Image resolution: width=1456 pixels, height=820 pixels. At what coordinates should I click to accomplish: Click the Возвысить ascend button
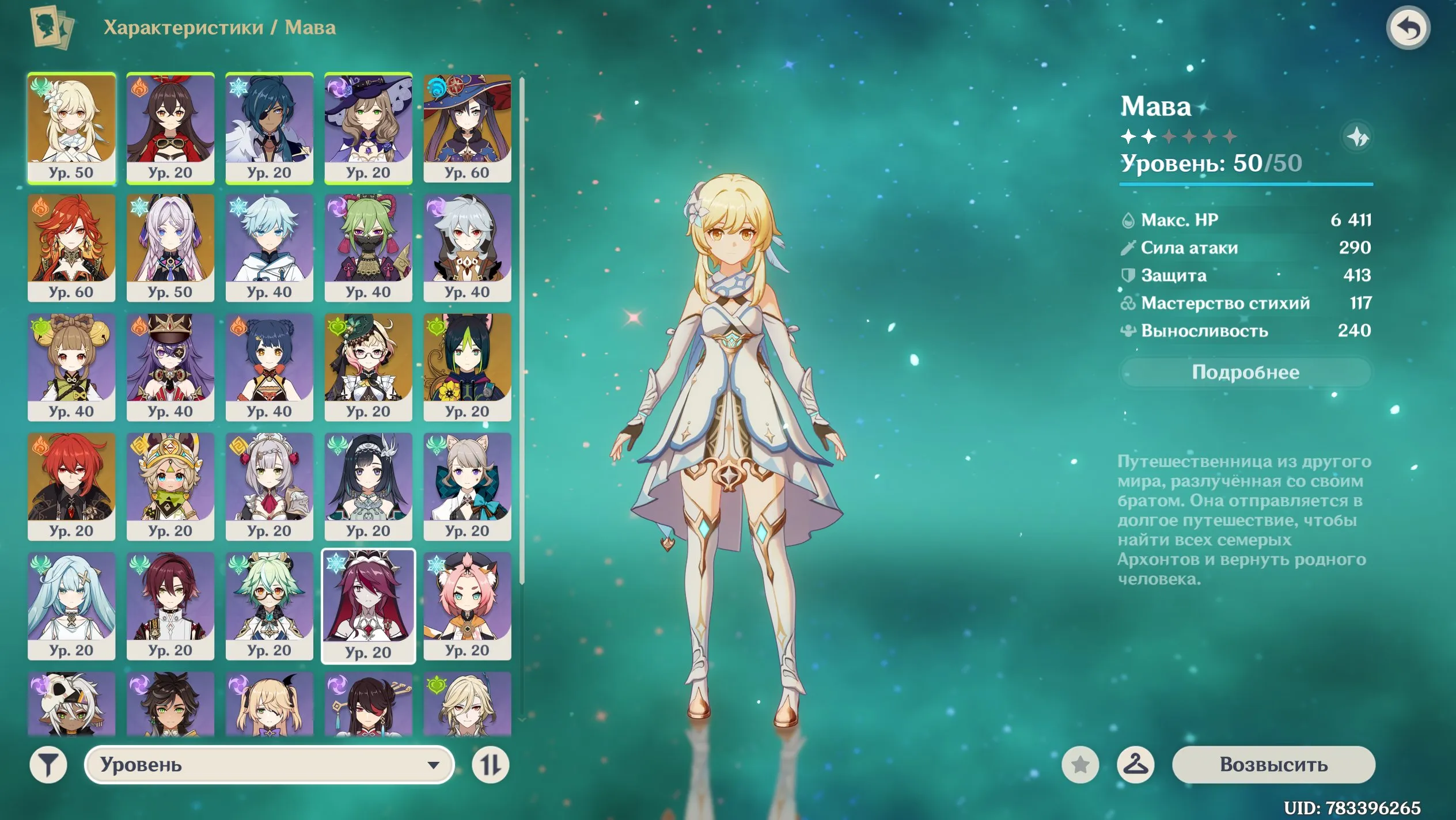click(1273, 765)
